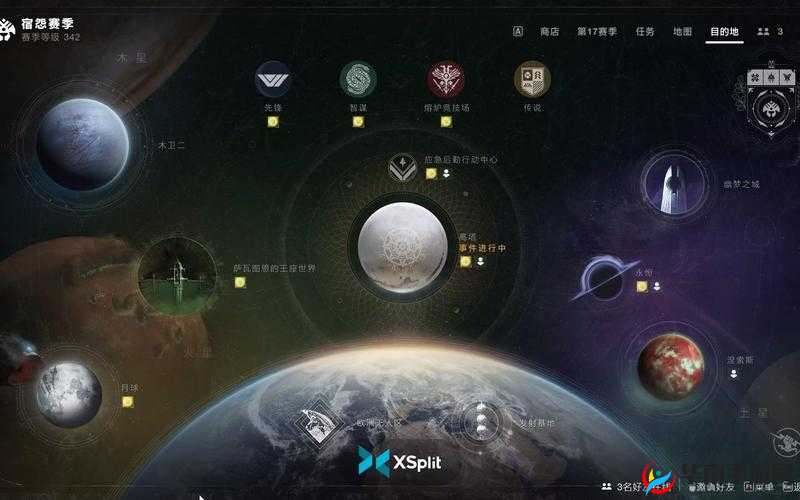Select the 发射基地 Cosmodrome destination
The width and height of the screenshot is (800, 500).
(481, 422)
